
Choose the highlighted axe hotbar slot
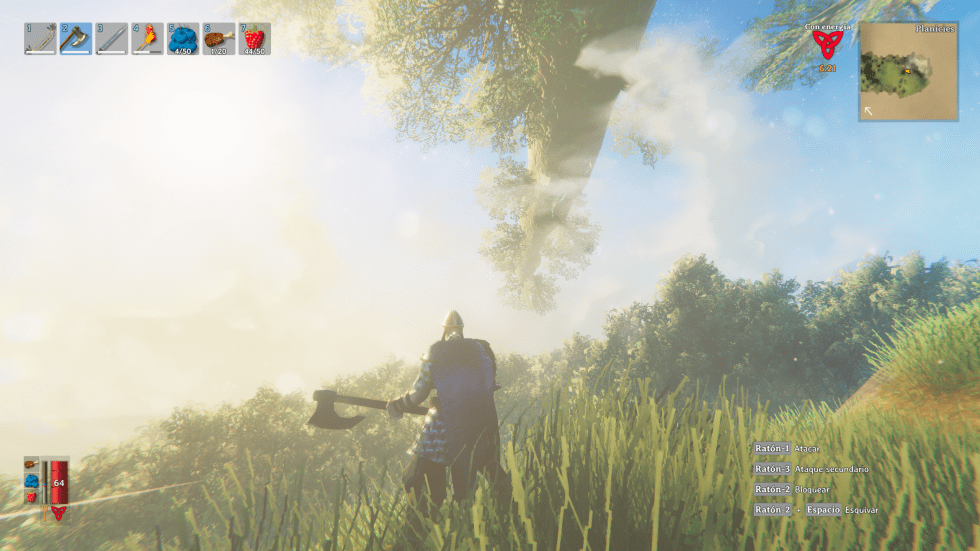[76, 39]
